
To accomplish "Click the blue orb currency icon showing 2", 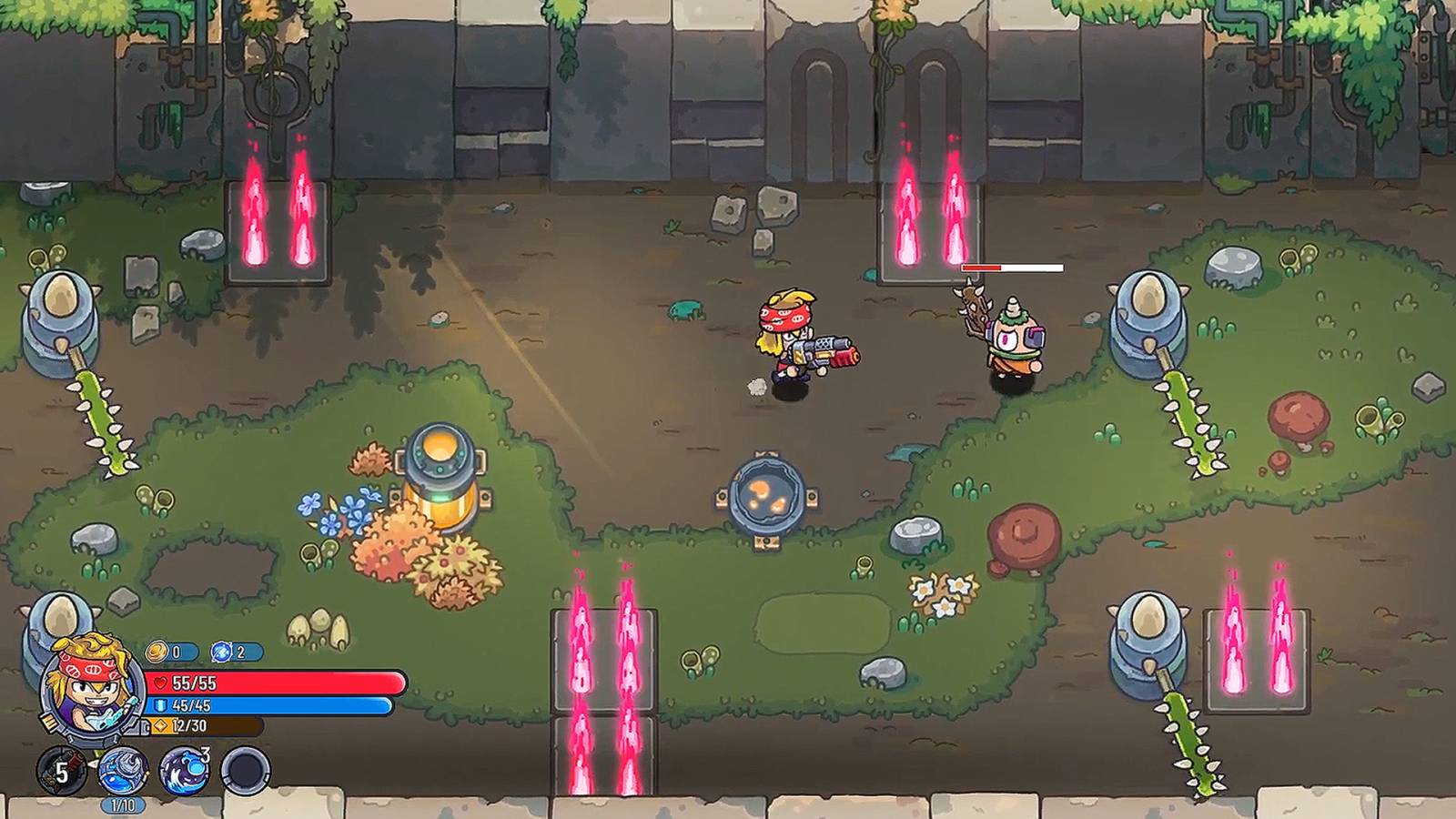I will click(224, 650).
